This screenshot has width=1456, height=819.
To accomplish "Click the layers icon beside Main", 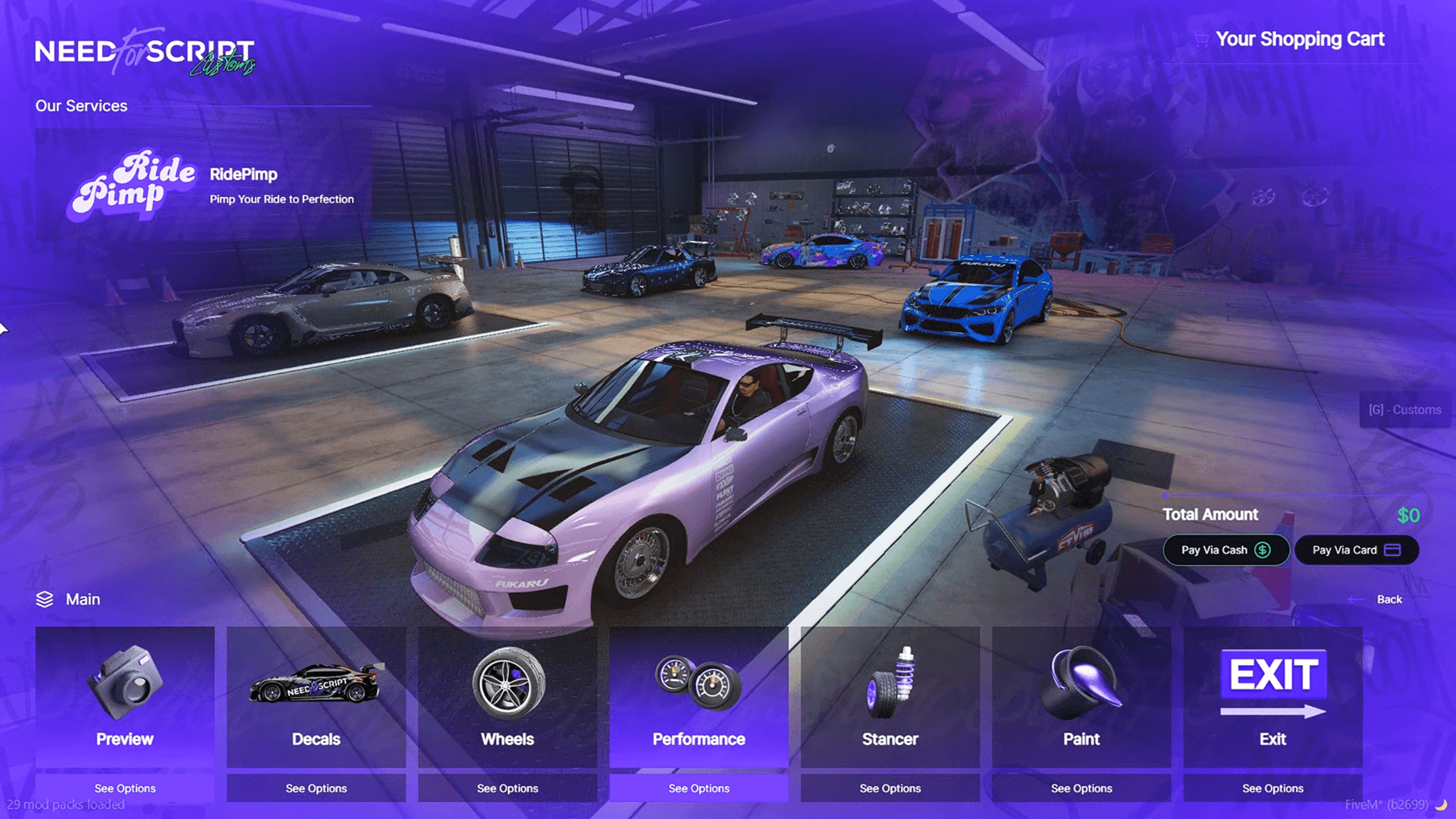I will (43, 598).
